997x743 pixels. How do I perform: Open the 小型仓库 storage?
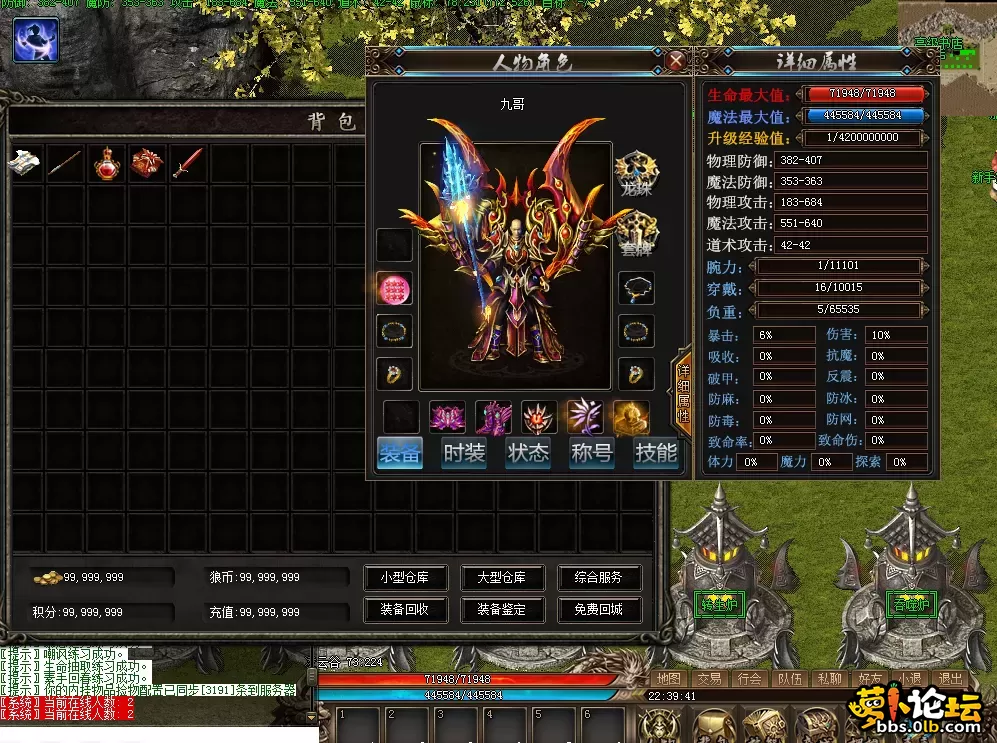tap(404, 578)
